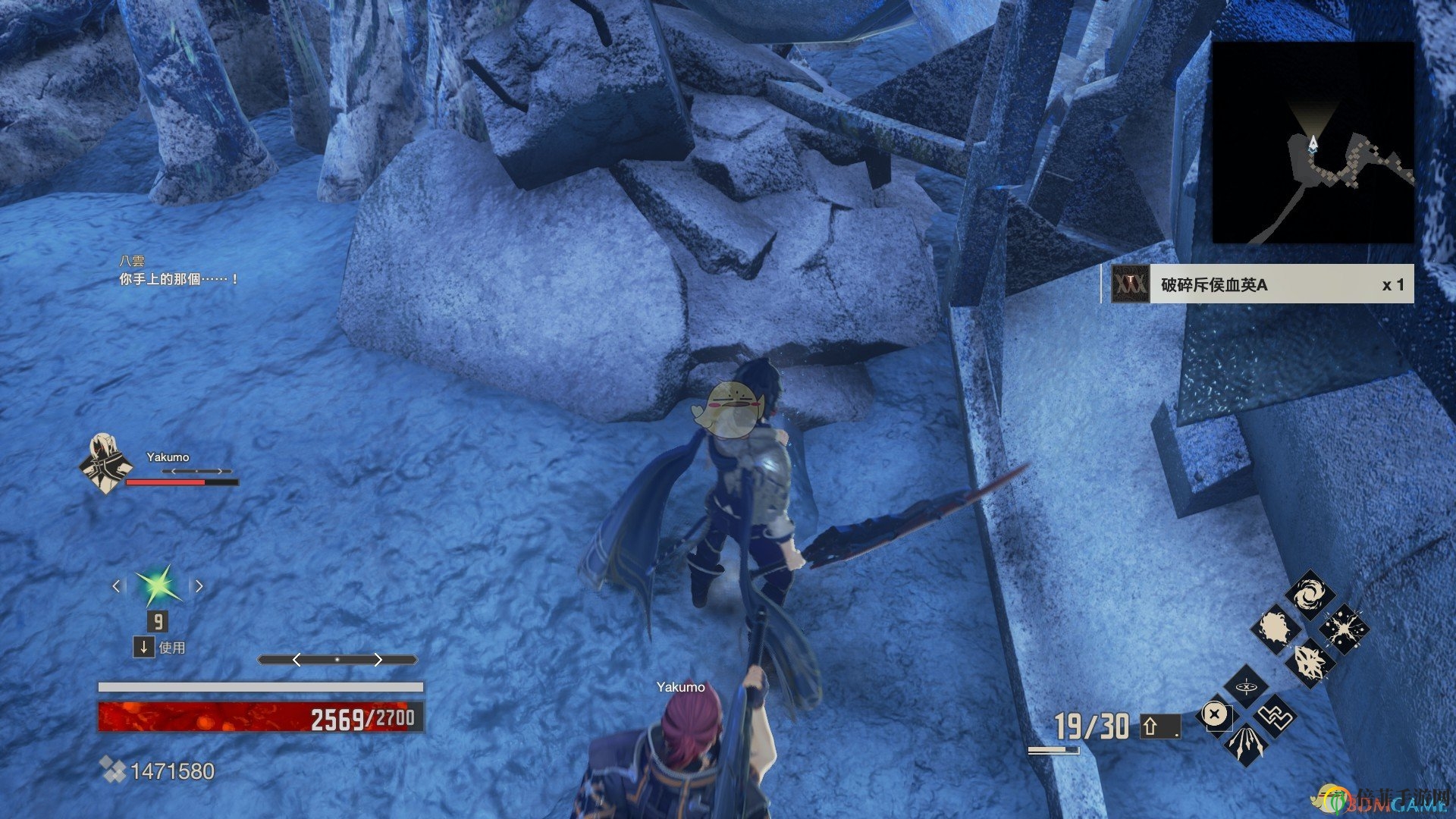Viewport: 1456px width, 819px height.
Task: Cycle quick item to the right
Action: pos(199,586)
